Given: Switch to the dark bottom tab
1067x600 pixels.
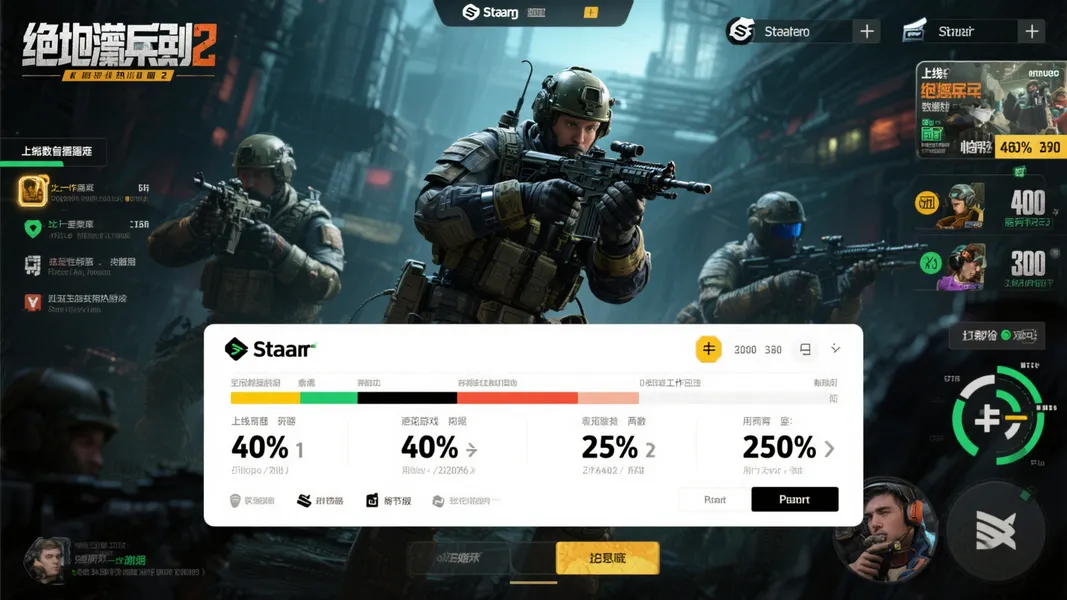Looking at the screenshot, I should point(460,558).
